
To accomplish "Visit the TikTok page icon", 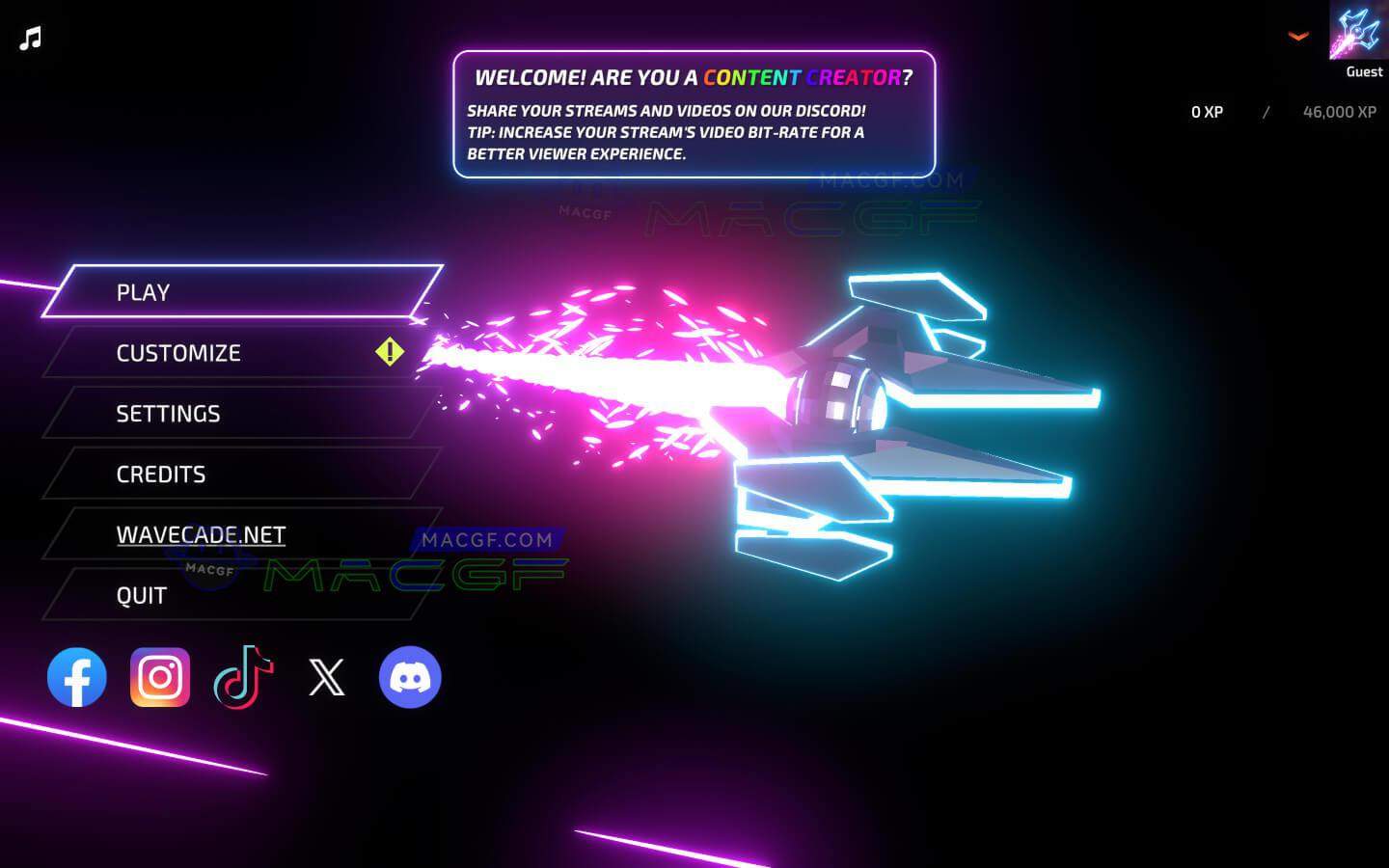I will (244, 677).
